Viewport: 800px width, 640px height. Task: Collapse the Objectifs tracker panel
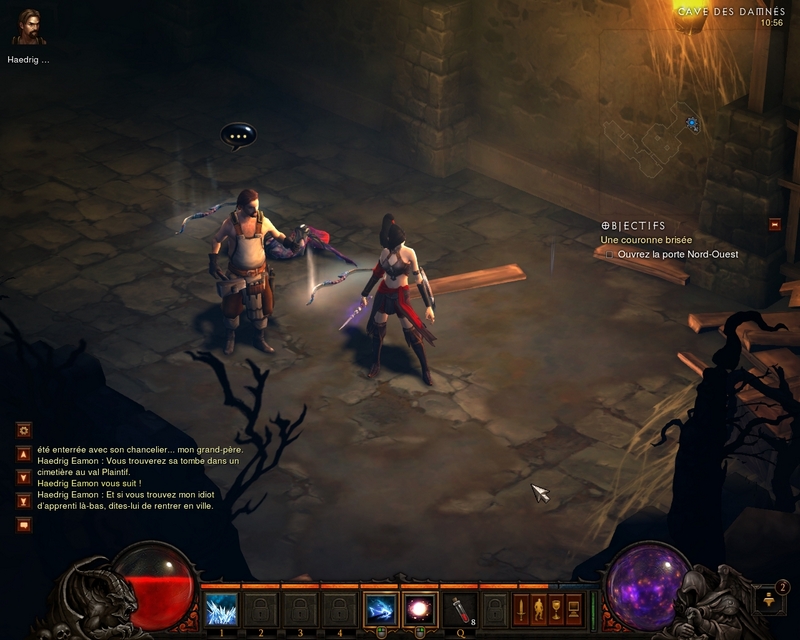774,225
